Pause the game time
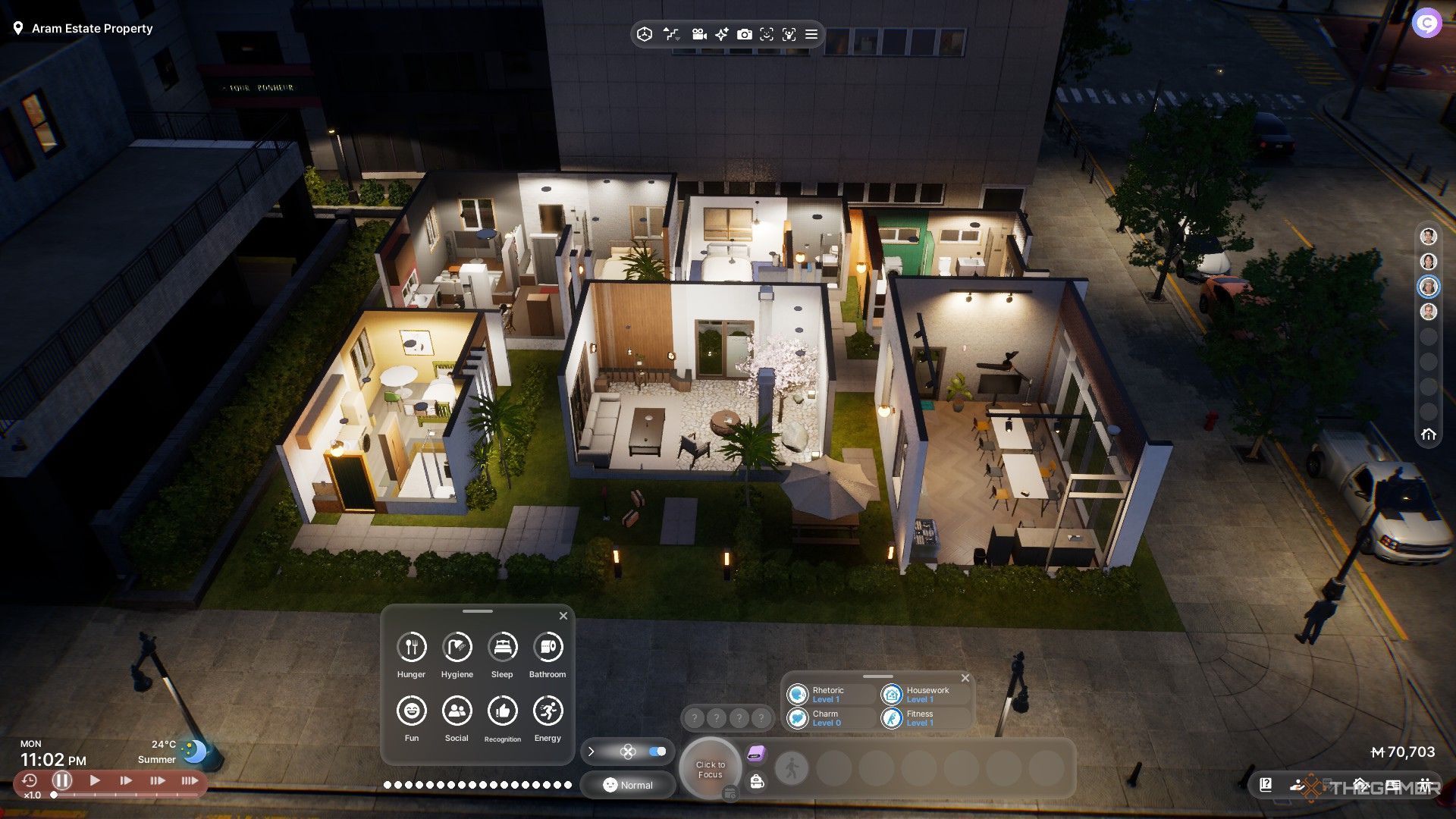This screenshot has height=819, width=1456. 62,780
